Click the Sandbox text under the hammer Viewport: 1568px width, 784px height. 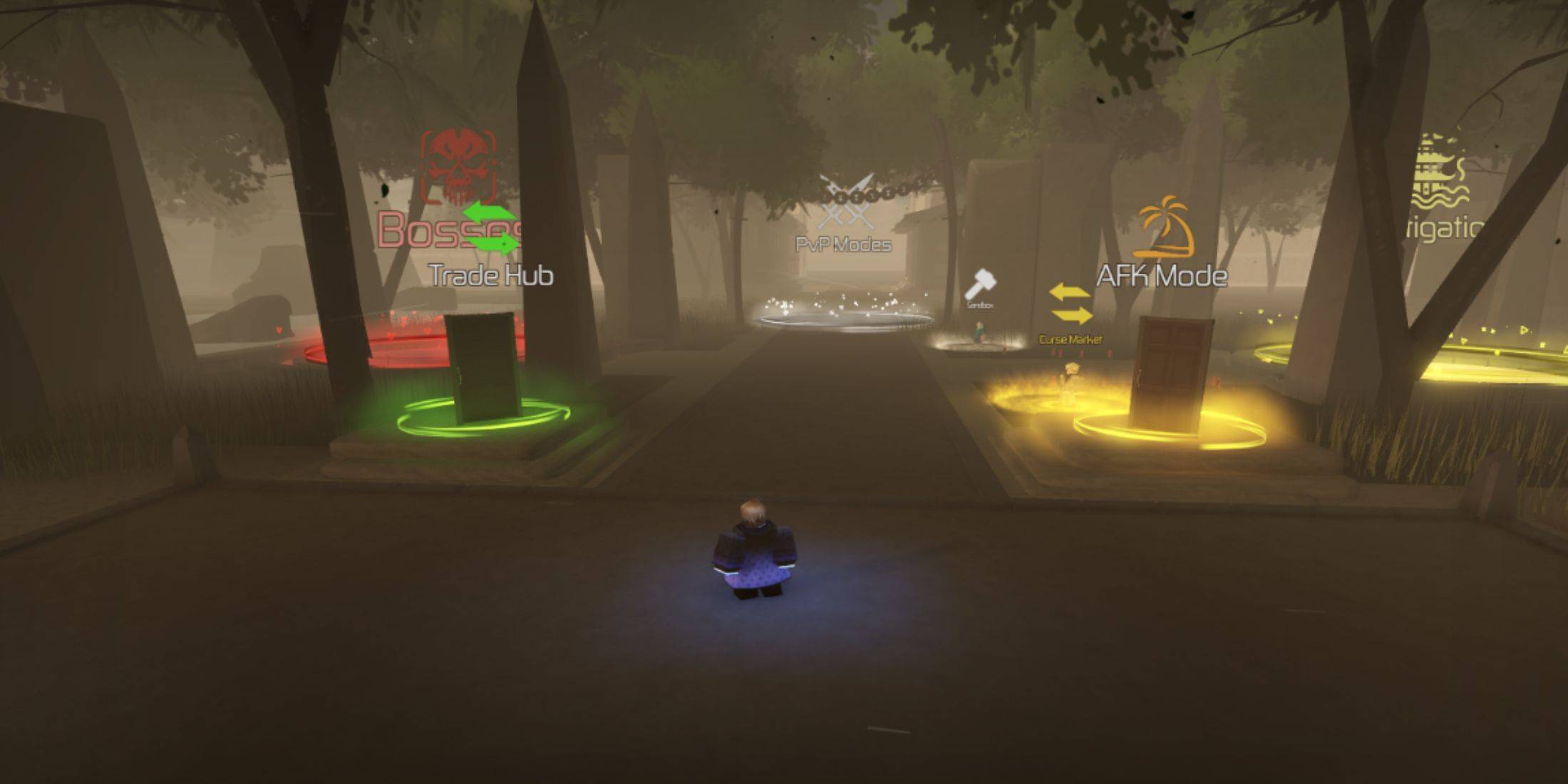(981, 305)
